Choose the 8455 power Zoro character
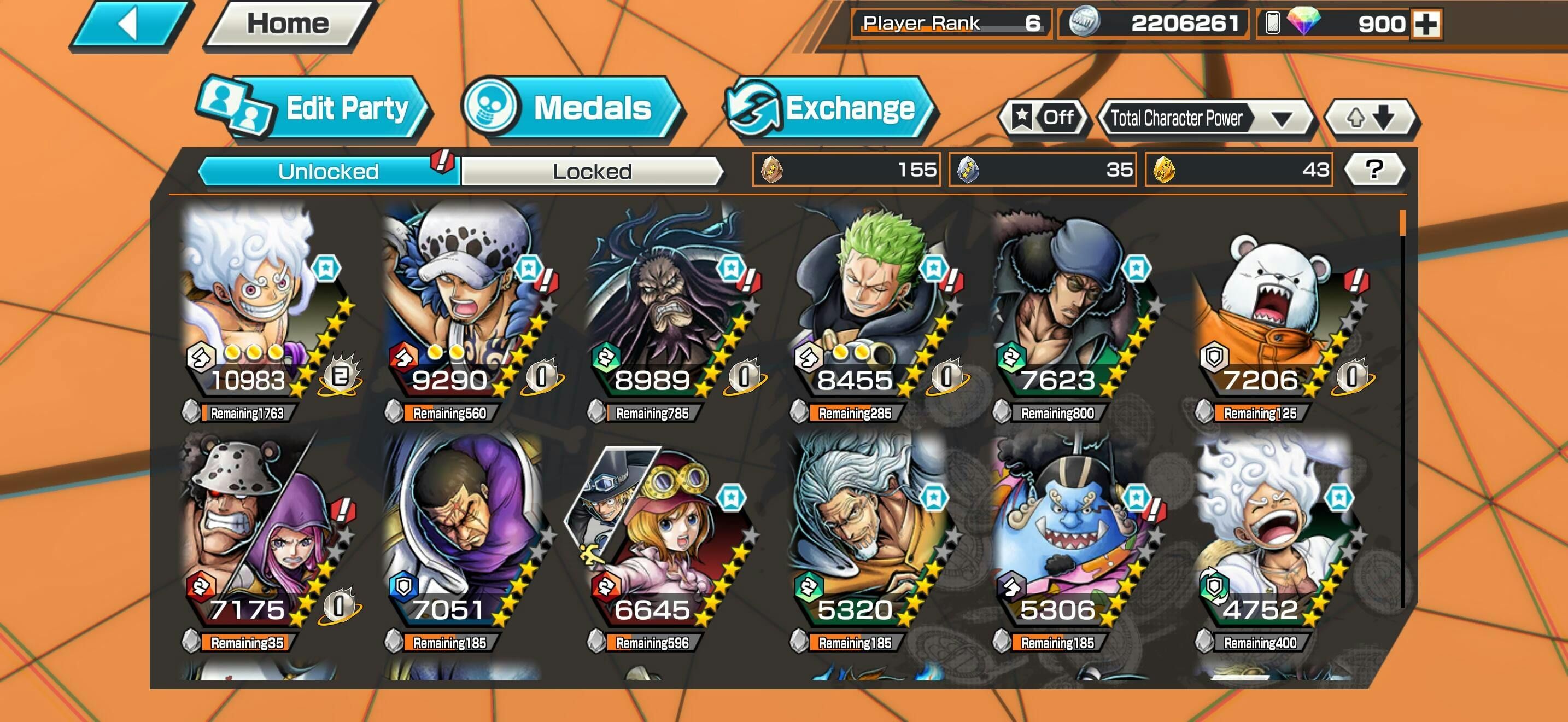The height and width of the screenshot is (722, 1568). 869,304
